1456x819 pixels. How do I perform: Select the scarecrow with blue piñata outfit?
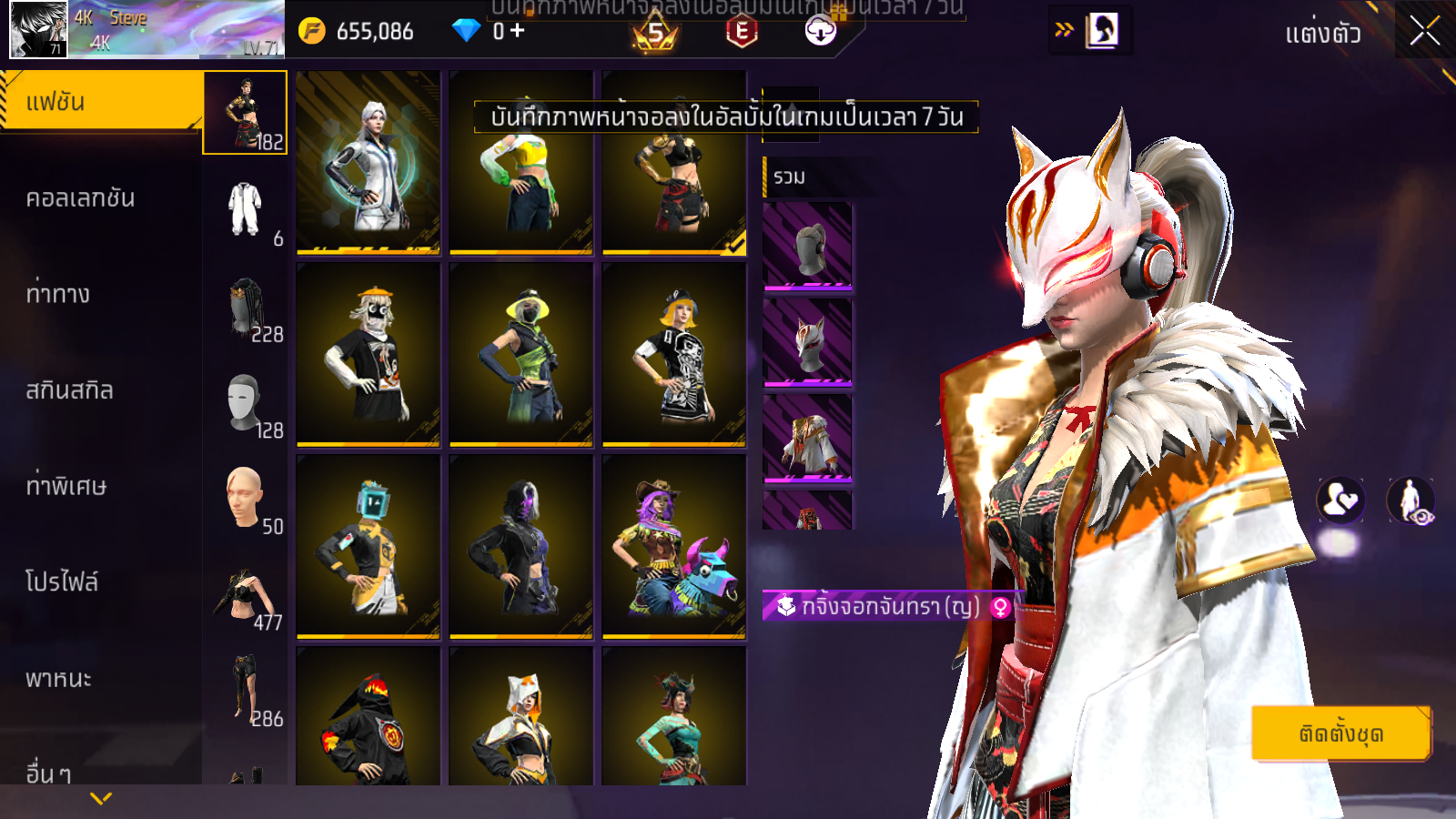pos(673,546)
